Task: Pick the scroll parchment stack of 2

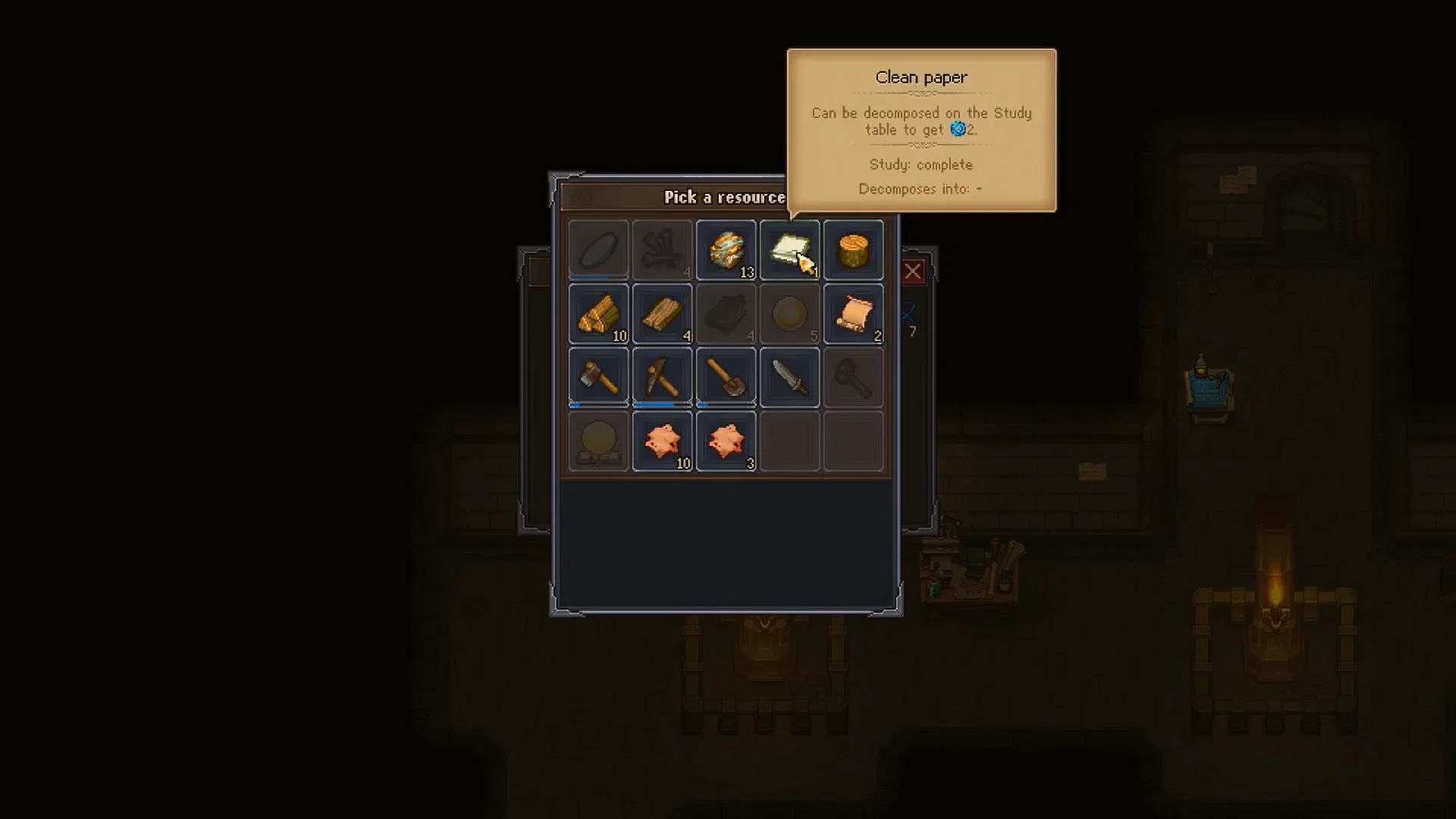Action: pyautogui.click(x=854, y=314)
